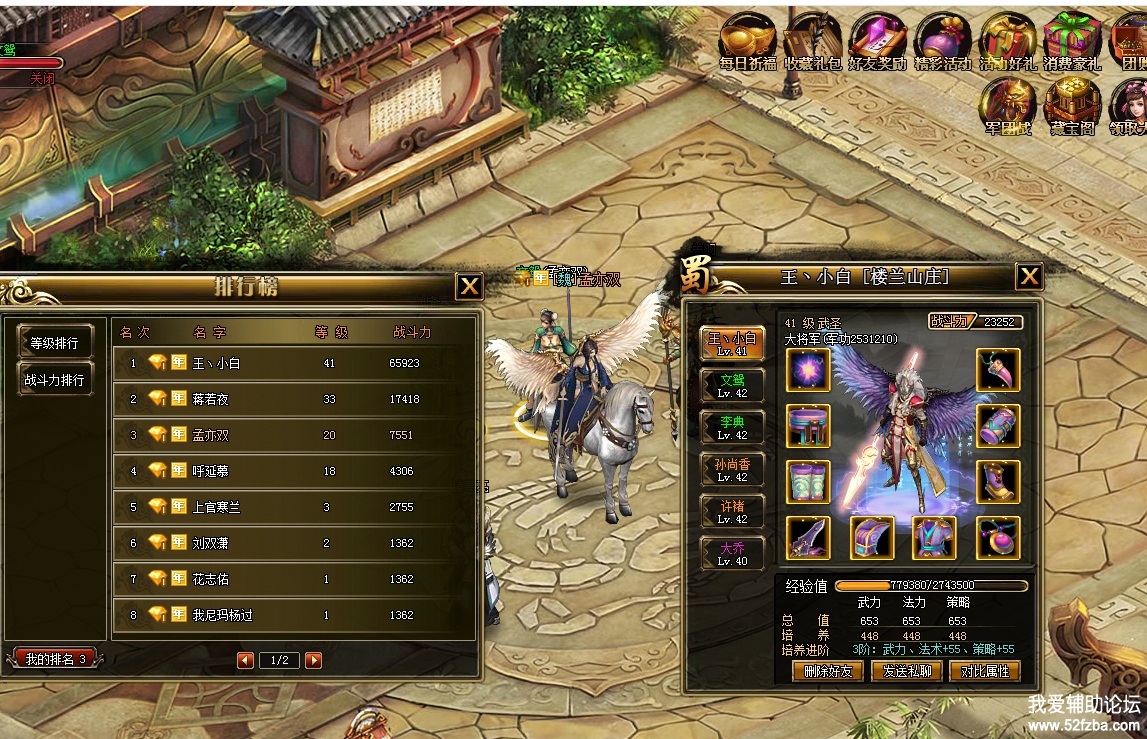Select the hero 大乔 tab
Image resolution: width=1147 pixels, height=739 pixels.
(732, 554)
